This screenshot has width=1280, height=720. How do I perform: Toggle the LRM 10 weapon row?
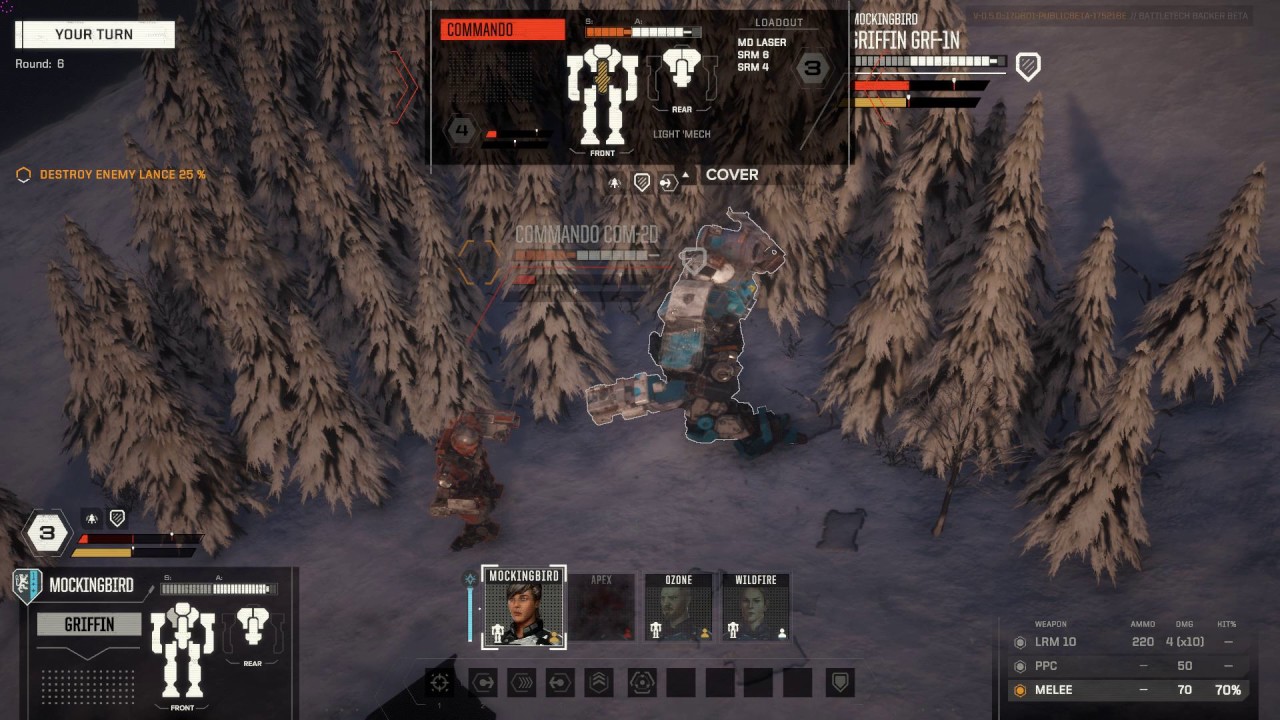(x=1128, y=642)
